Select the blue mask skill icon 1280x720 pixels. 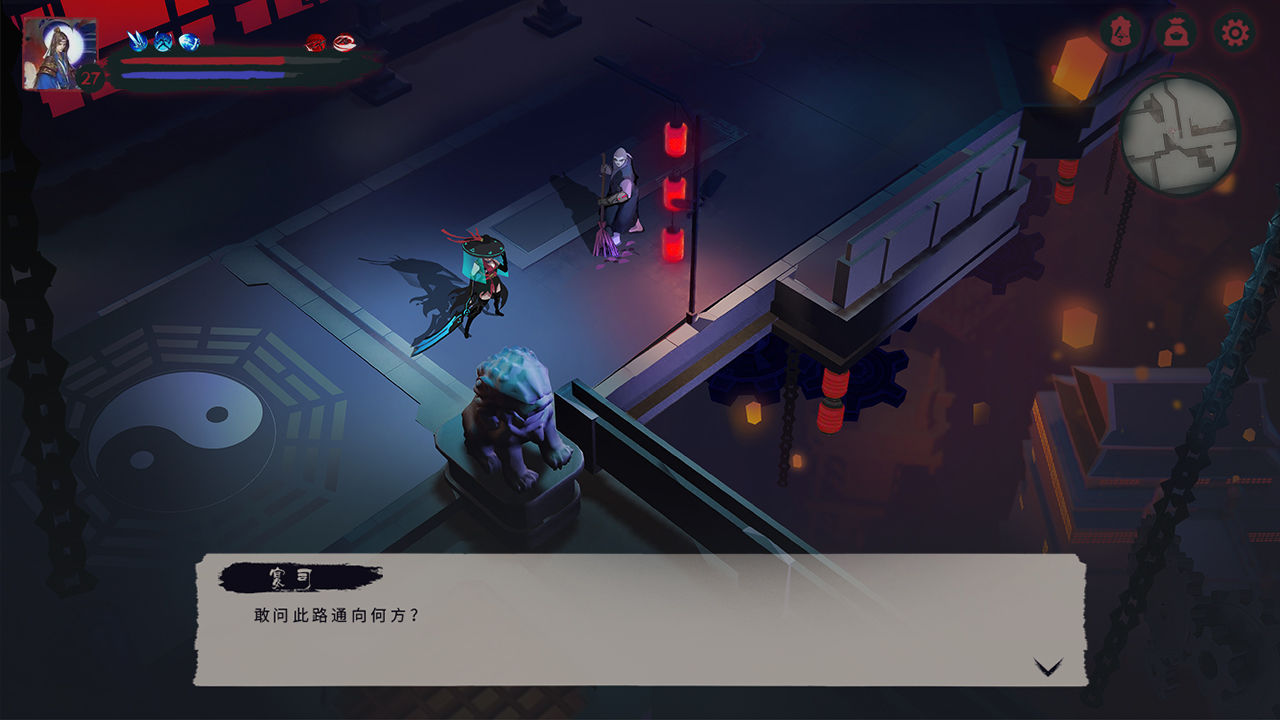163,41
